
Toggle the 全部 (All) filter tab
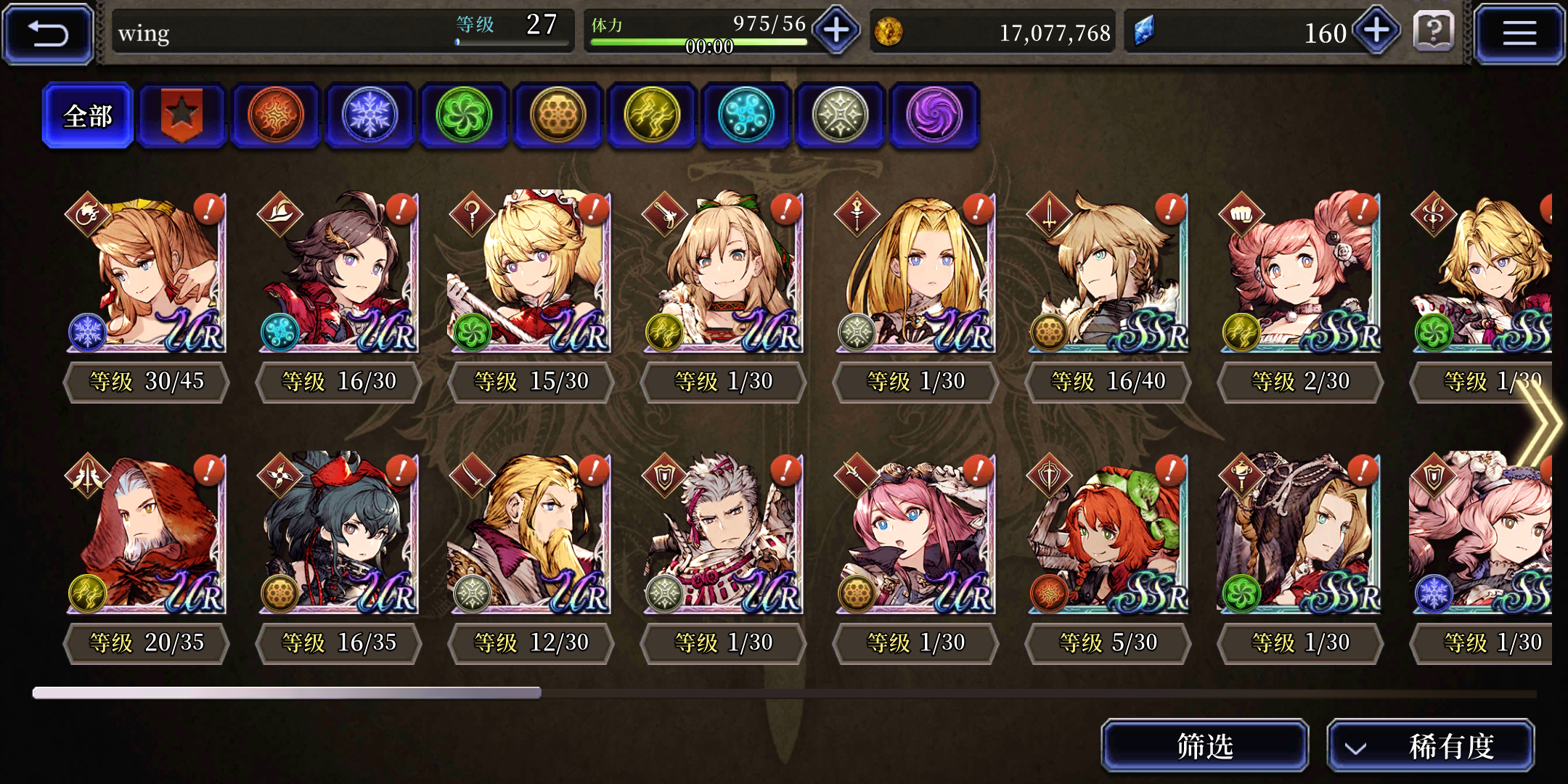click(x=87, y=114)
